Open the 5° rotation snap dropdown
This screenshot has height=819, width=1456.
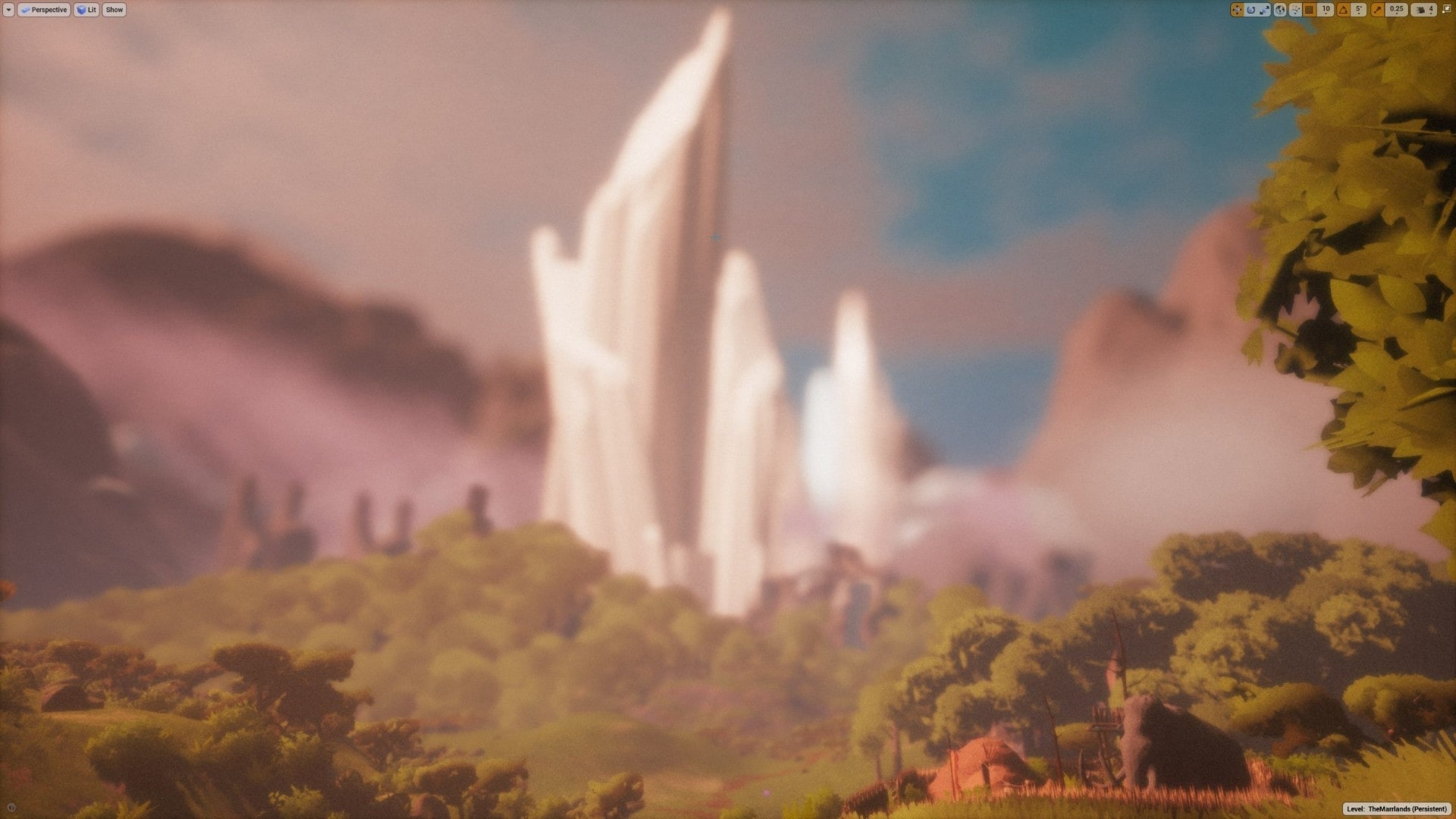click(1358, 10)
